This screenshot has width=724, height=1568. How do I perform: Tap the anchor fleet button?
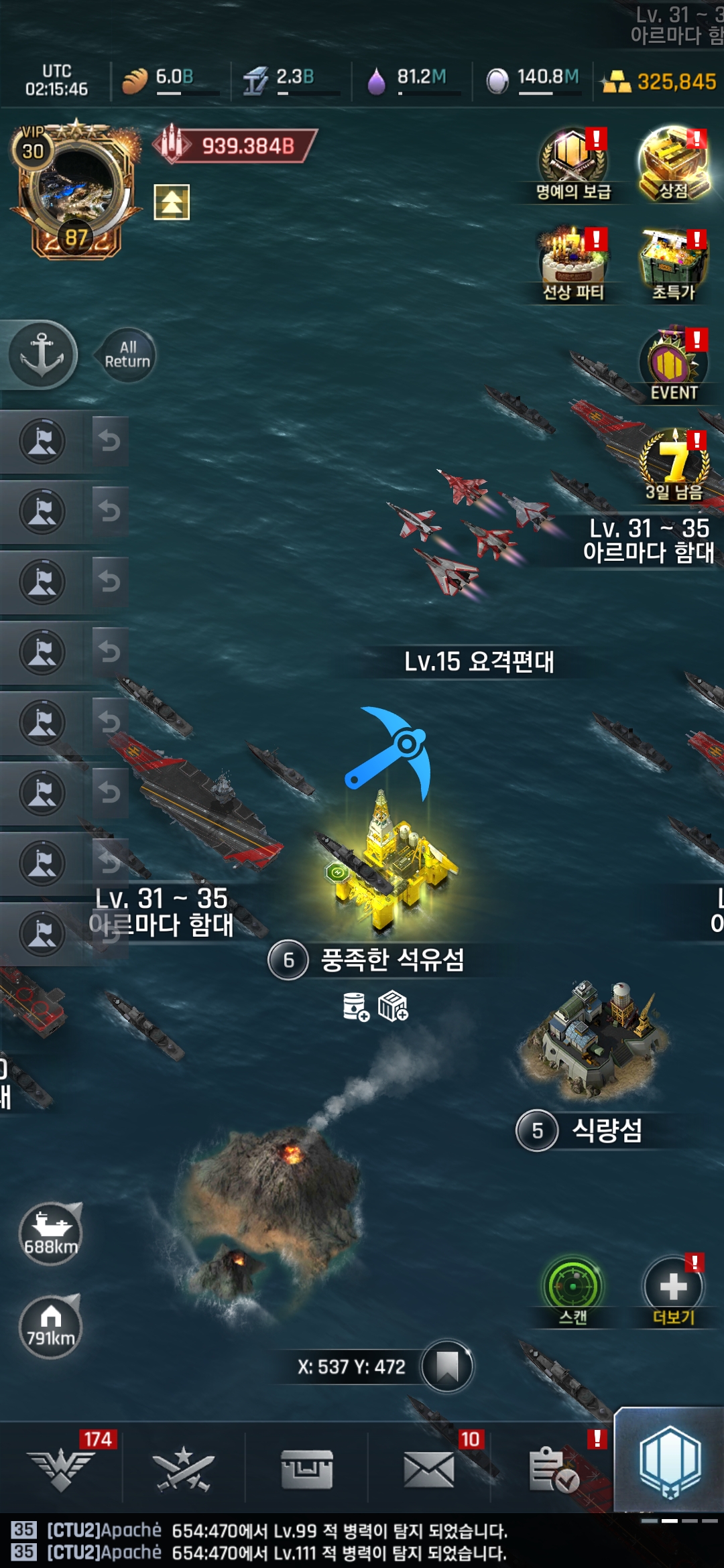[42, 354]
